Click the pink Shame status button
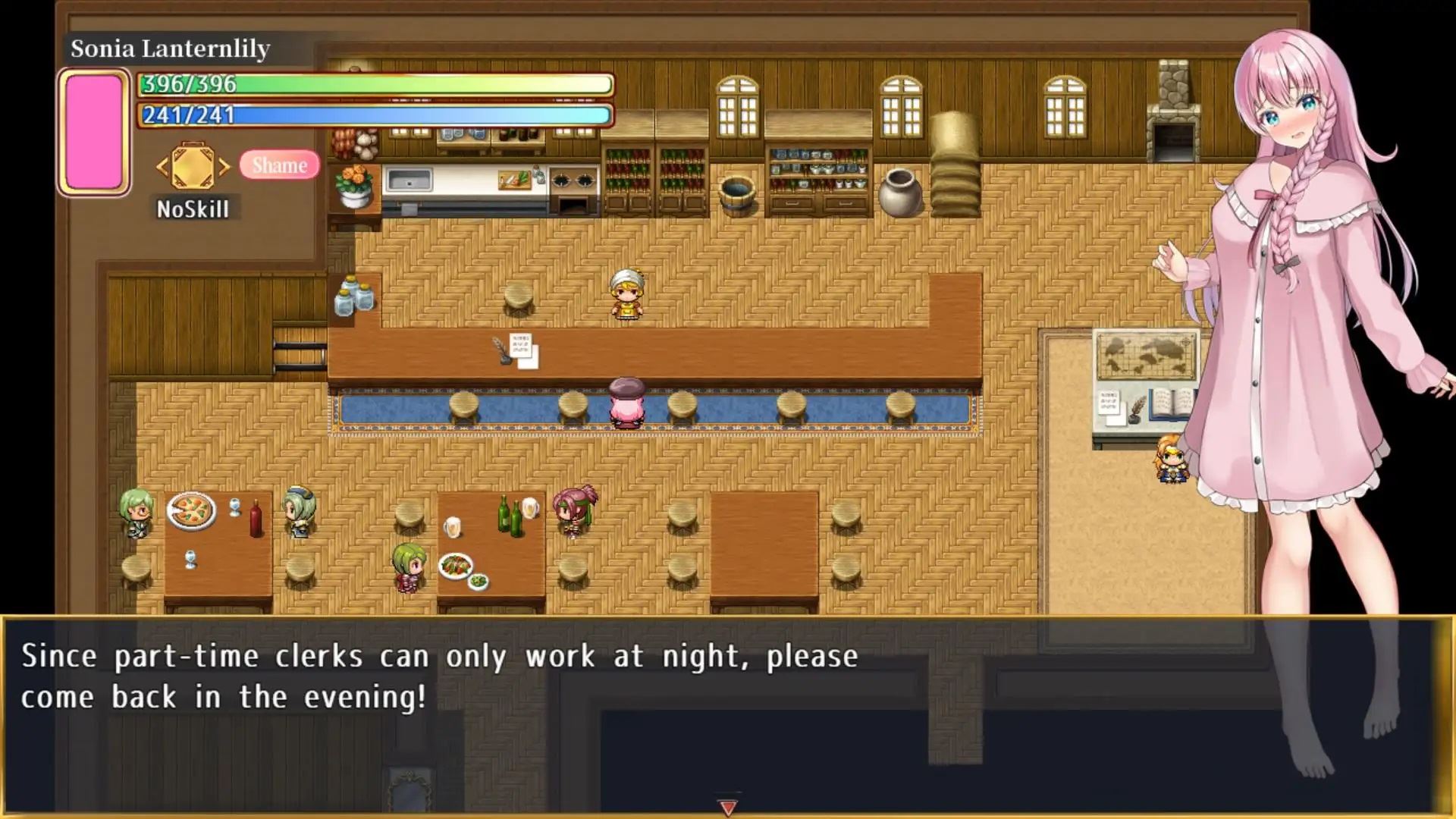Viewport: 1456px width, 819px height. point(279,165)
